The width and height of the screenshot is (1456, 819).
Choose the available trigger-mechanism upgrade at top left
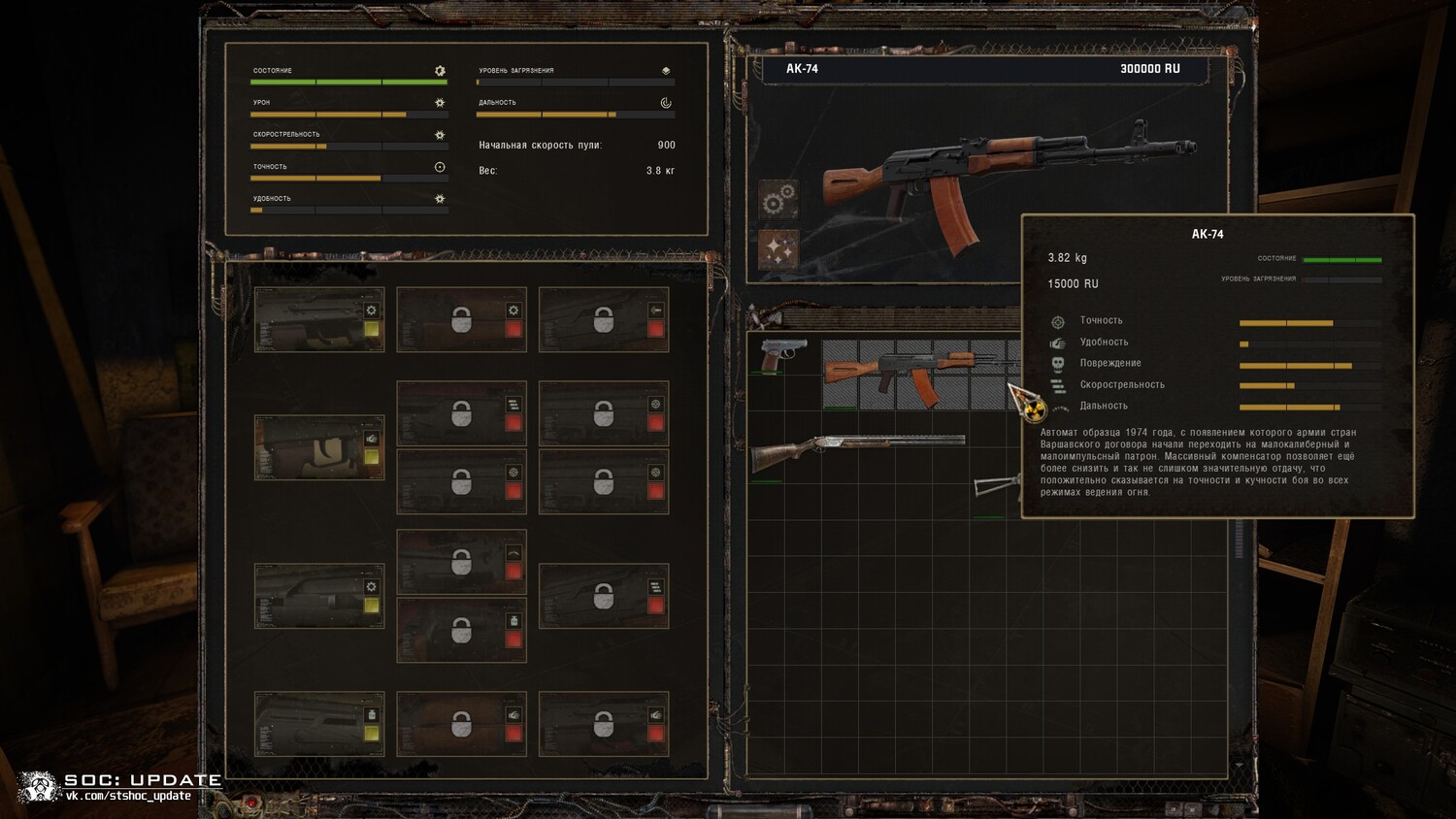tap(318, 319)
